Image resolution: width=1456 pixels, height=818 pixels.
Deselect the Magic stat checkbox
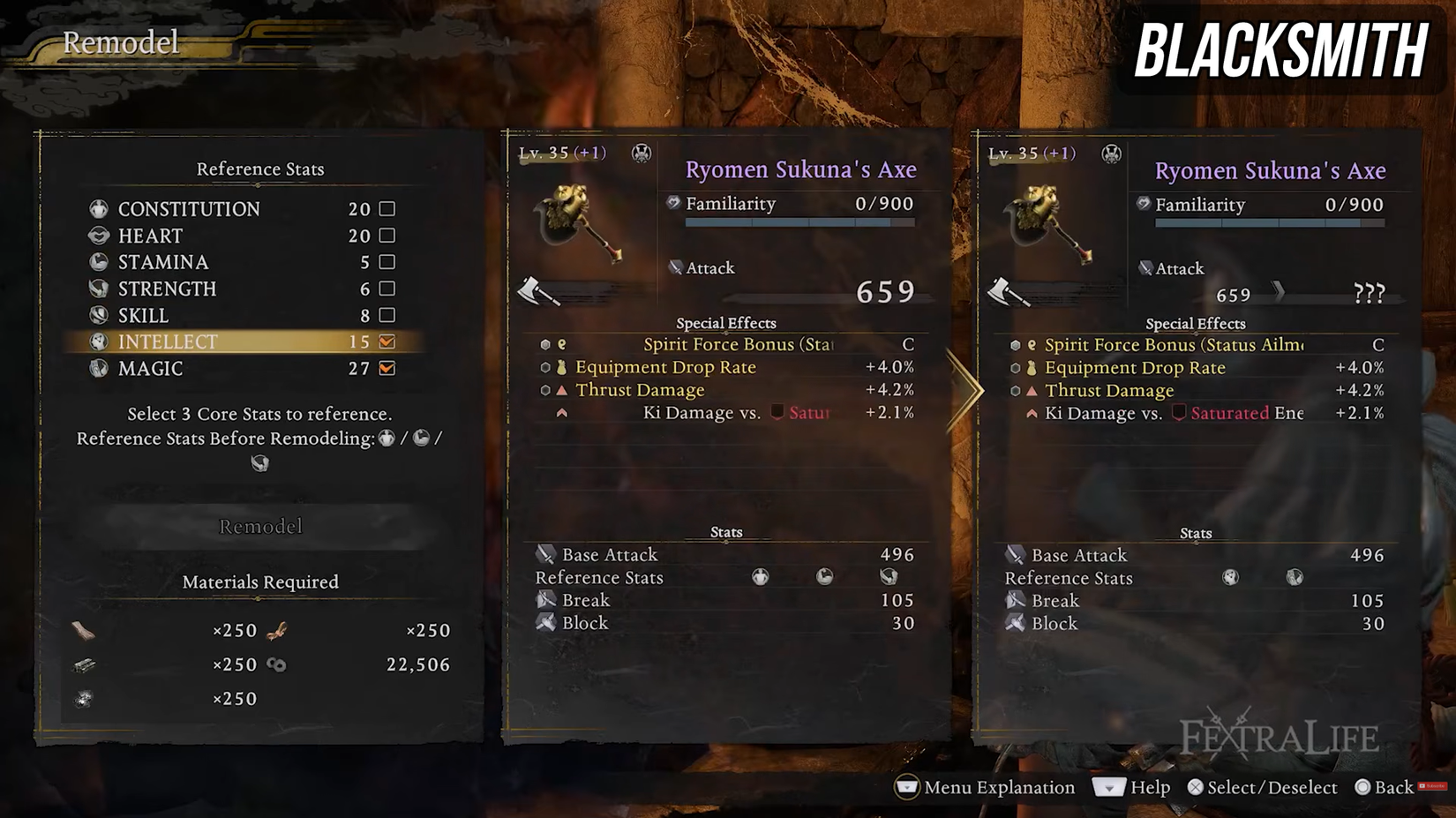[387, 369]
